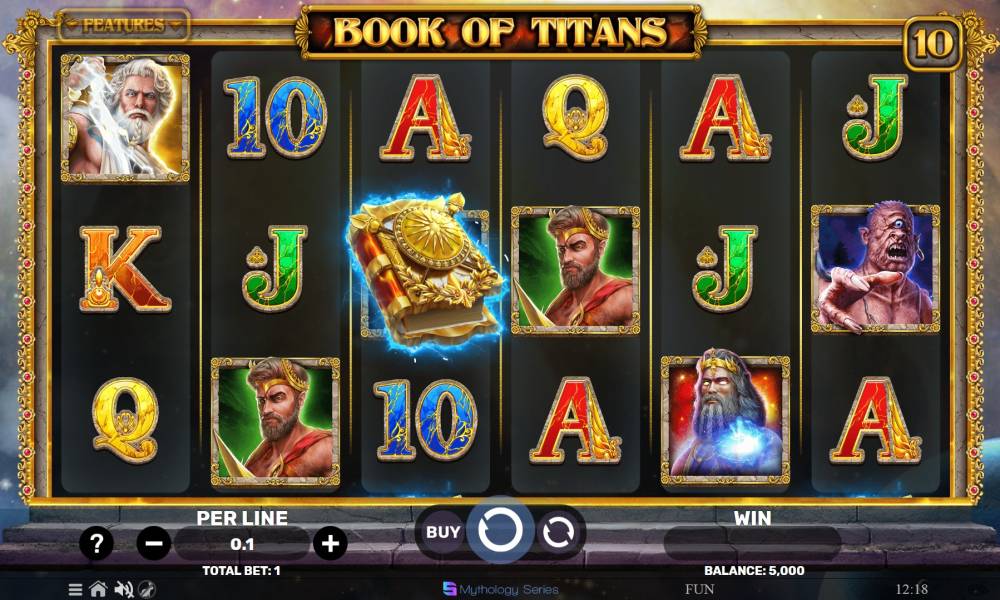
Task: Click the paylines count badge showing 10
Action: (x=931, y=43)
